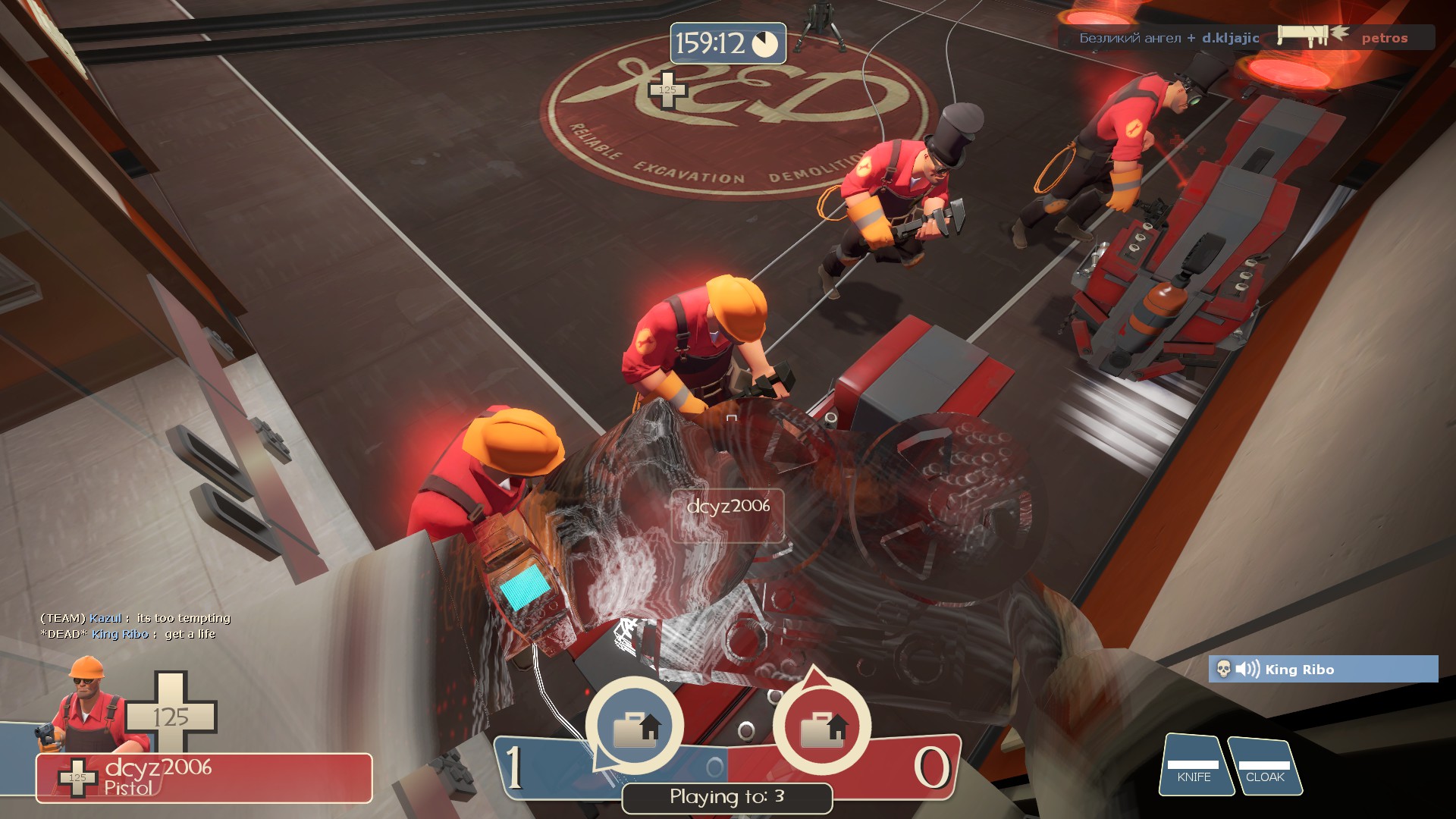Click the petros kill feed entry
Screen dimensions: 1456x819
pos(1383,38)
